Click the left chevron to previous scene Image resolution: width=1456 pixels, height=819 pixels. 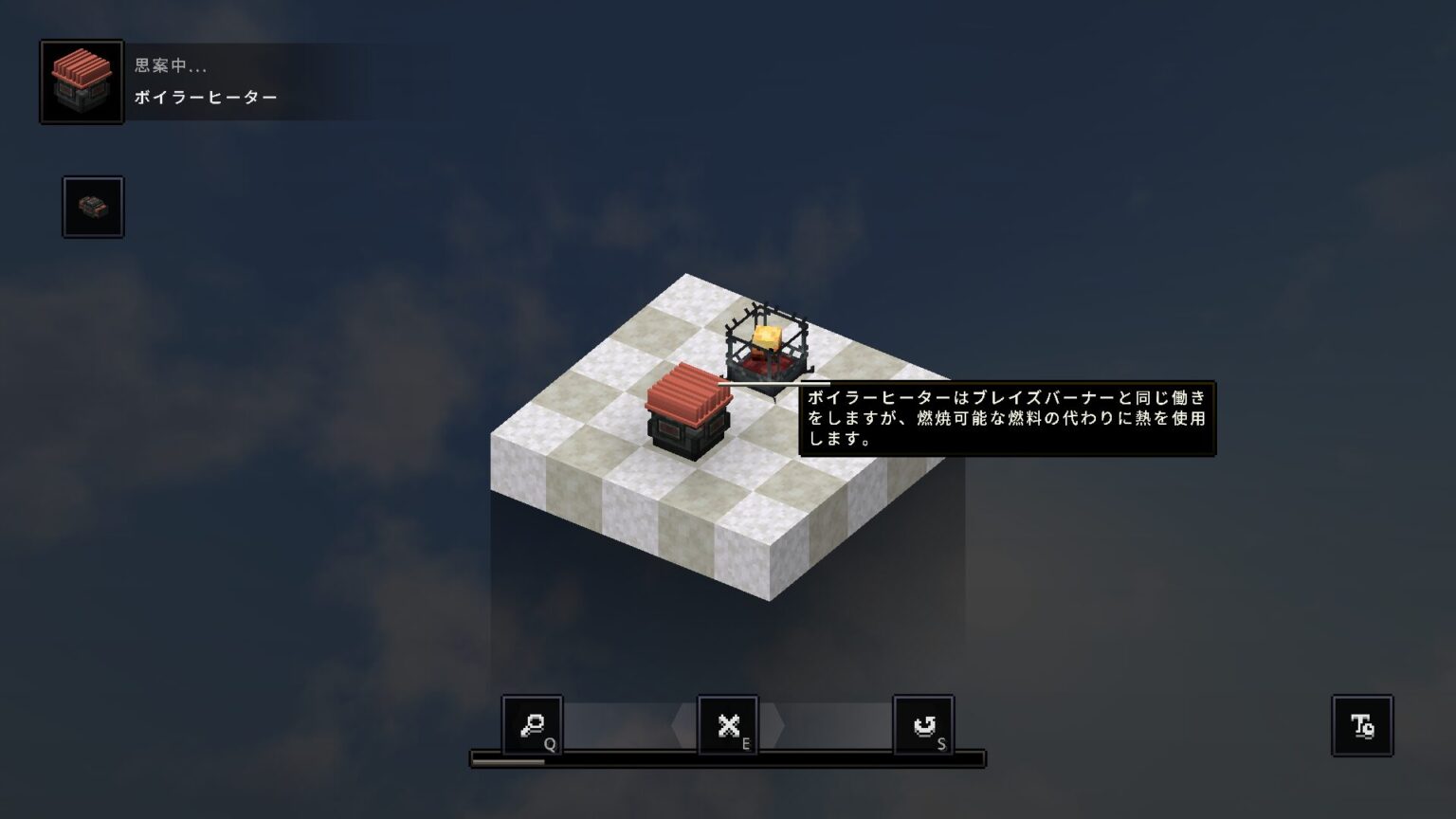[677, 725]
